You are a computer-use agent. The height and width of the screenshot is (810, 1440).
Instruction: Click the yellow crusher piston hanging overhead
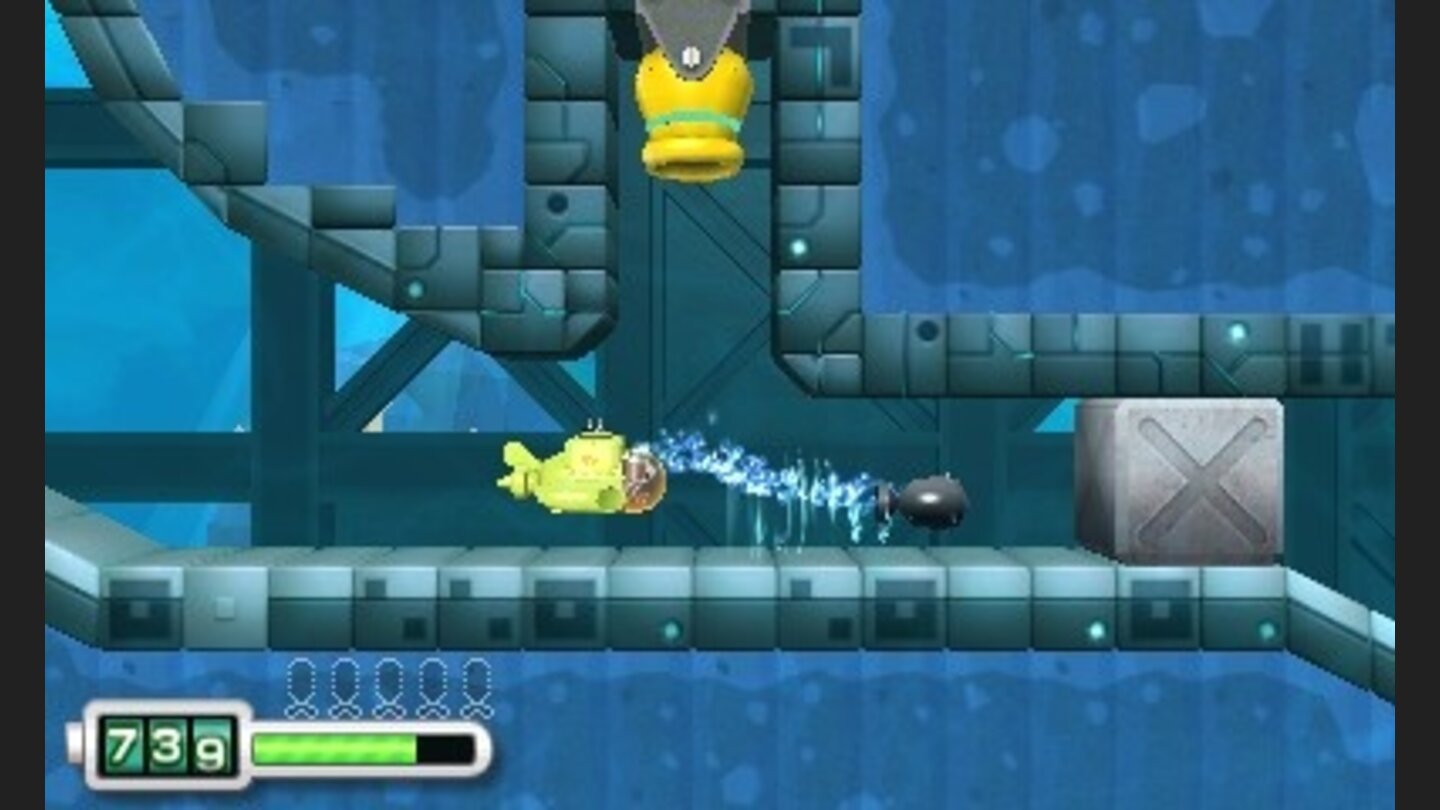pos(690,110)
